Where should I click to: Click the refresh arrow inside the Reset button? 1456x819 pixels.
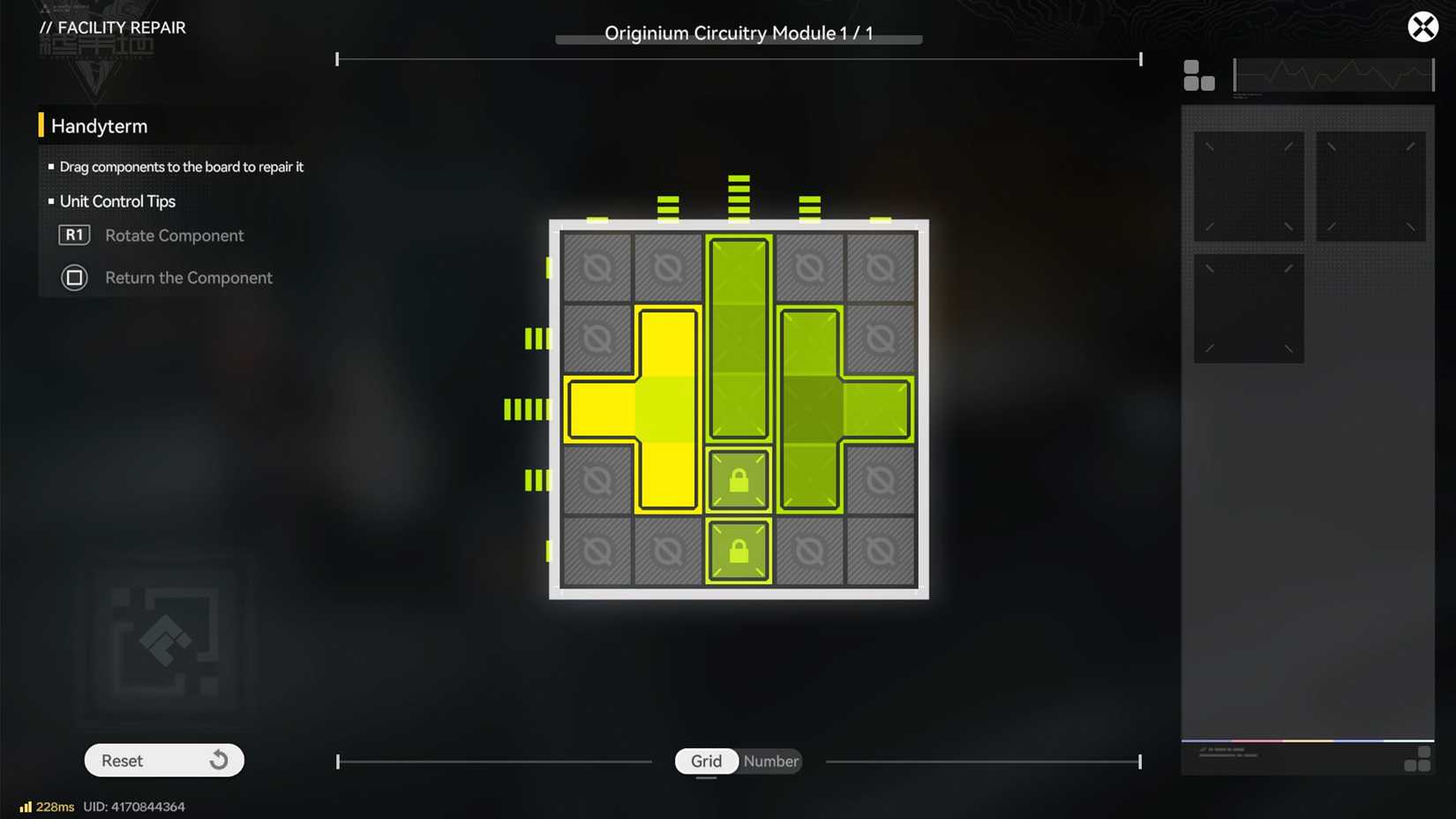click(218, 760)
